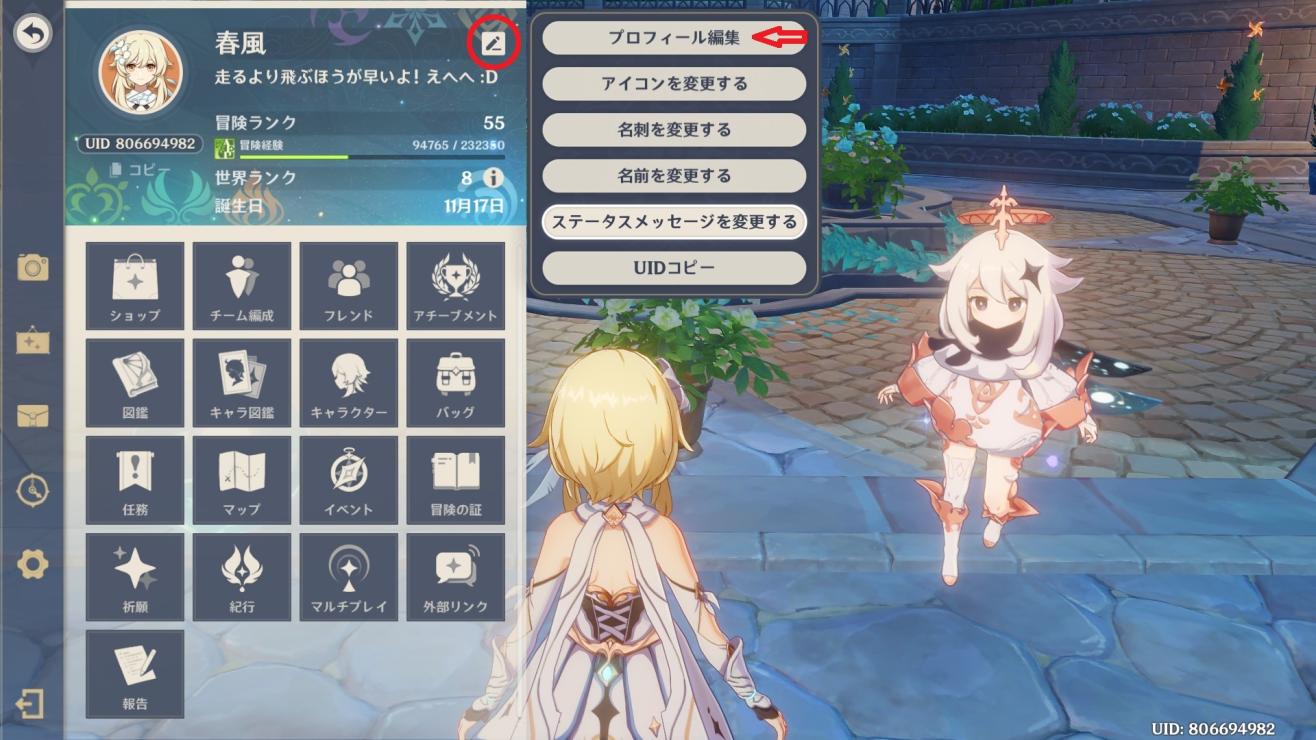Open the 紀行 (Battle Pass)

point(241,576)
